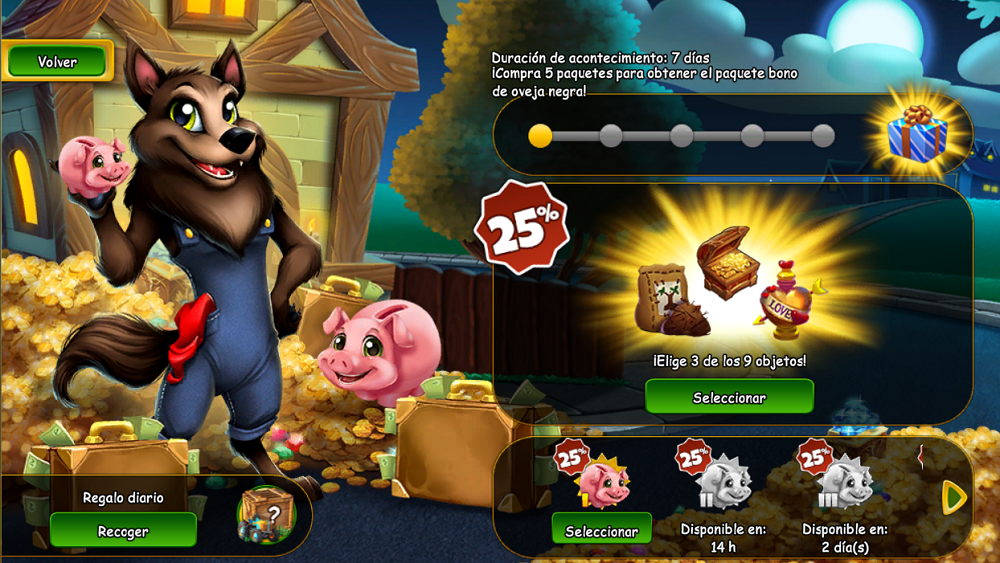
Task: Select the 3-of-9 objects offer
Action: [729, 397]
